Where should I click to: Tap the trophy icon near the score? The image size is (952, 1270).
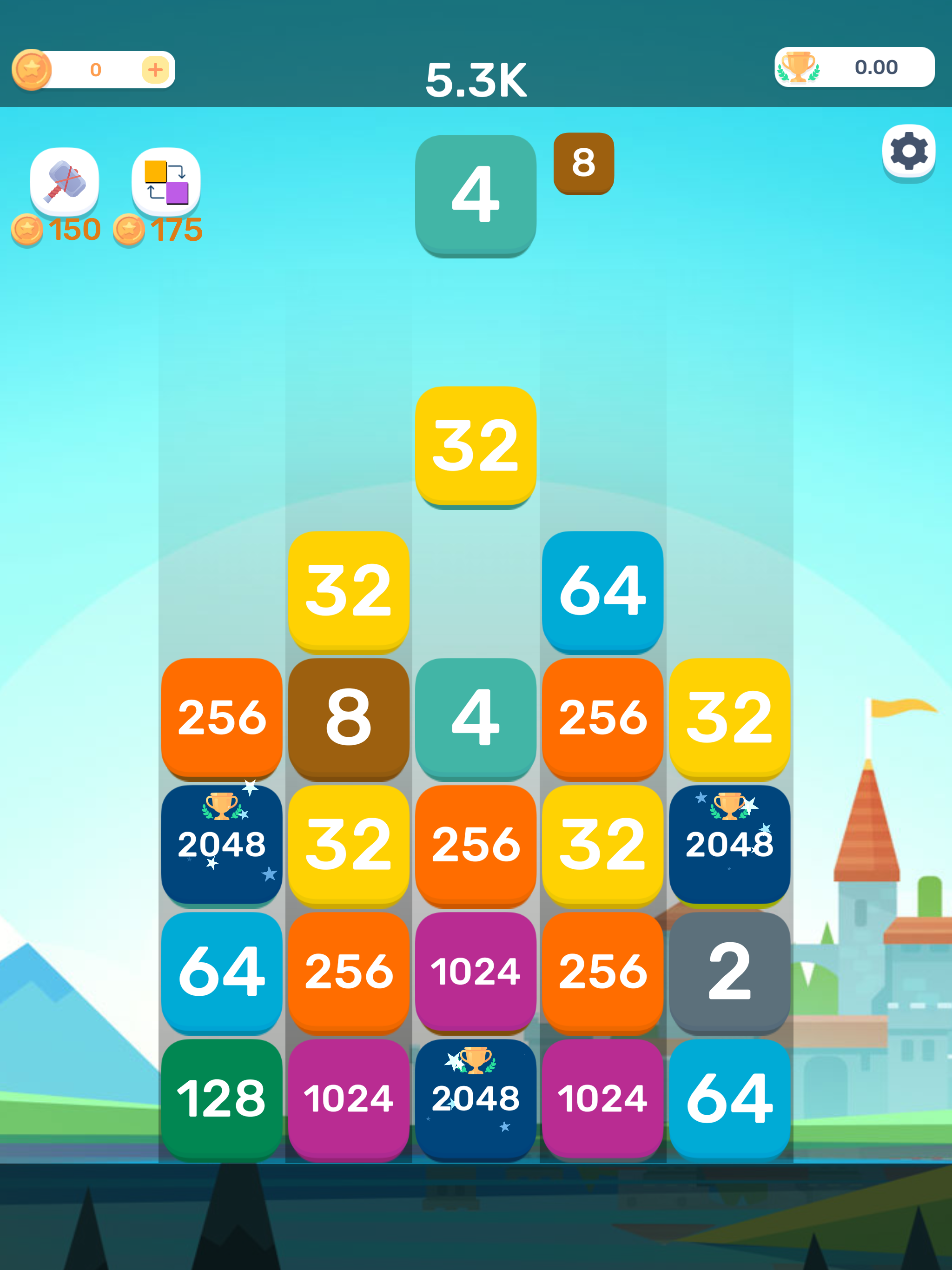[x=798, y=67]
